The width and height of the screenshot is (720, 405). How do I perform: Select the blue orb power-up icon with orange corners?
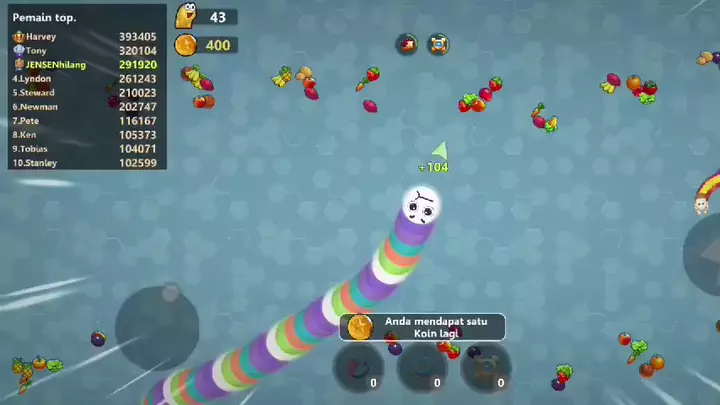pyautogui.click(x=438, y=44)
